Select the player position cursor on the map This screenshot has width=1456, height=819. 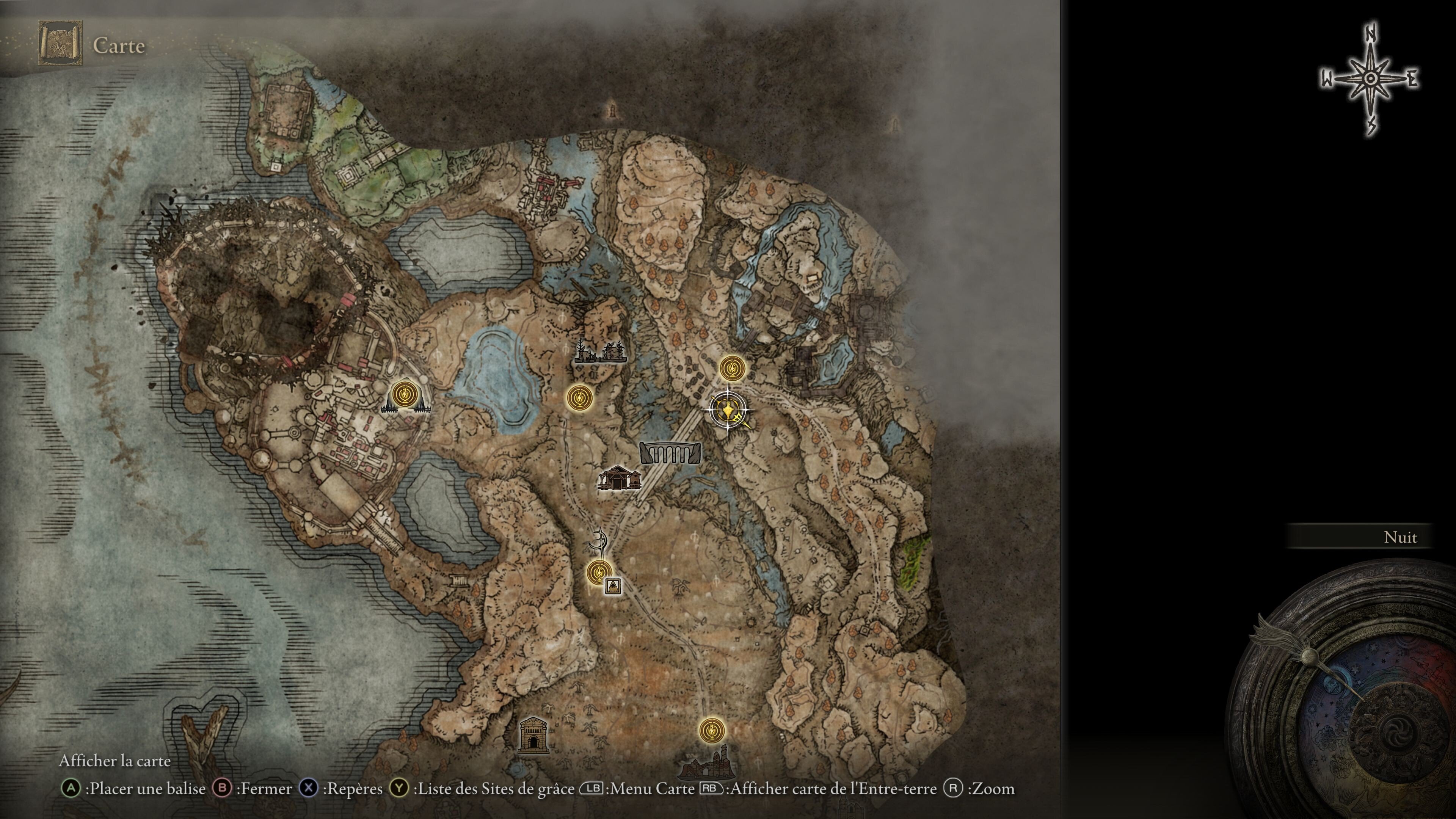pyautogui.click(x=728, y=410)
